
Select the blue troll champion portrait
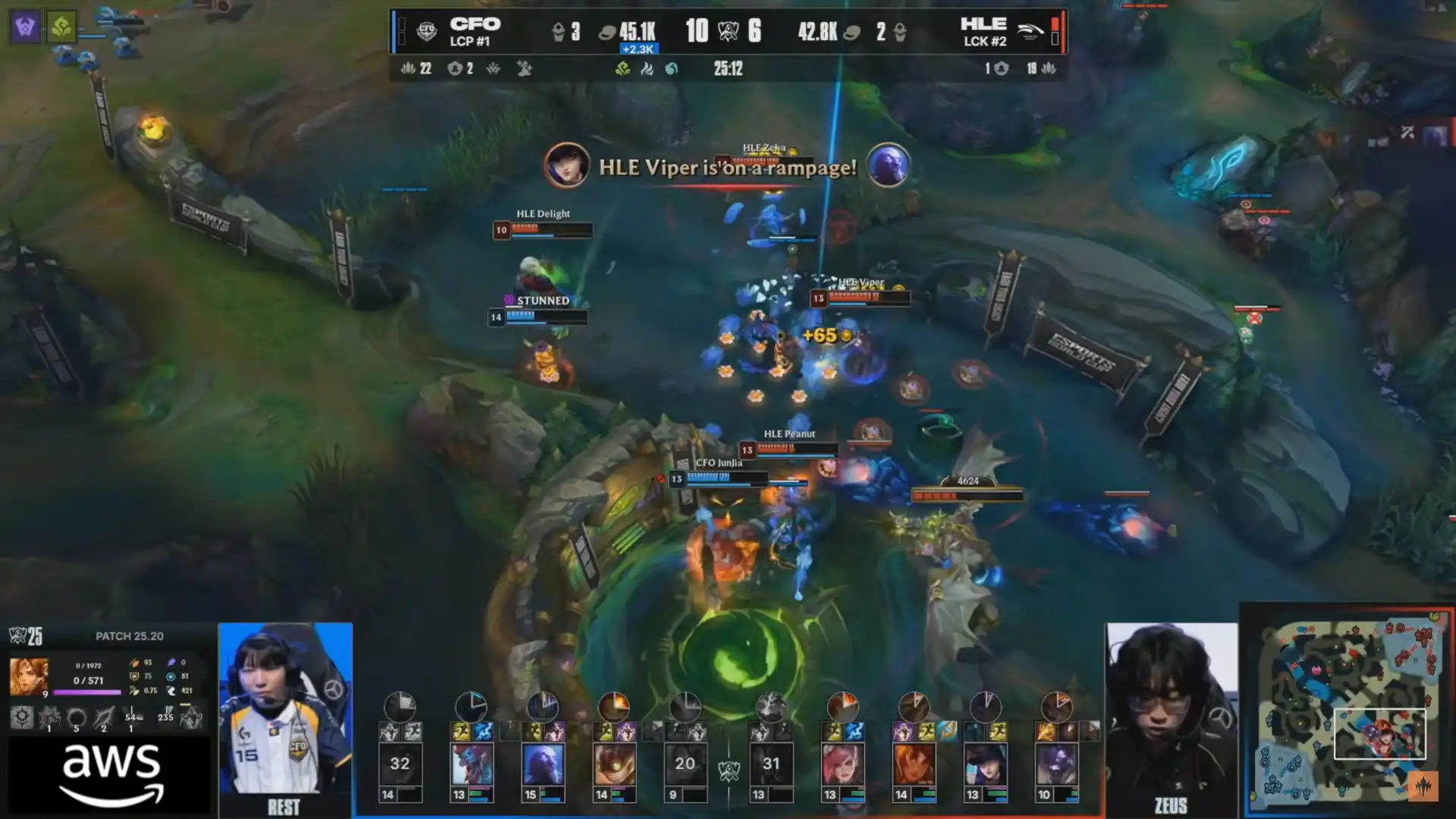(471, 764)
